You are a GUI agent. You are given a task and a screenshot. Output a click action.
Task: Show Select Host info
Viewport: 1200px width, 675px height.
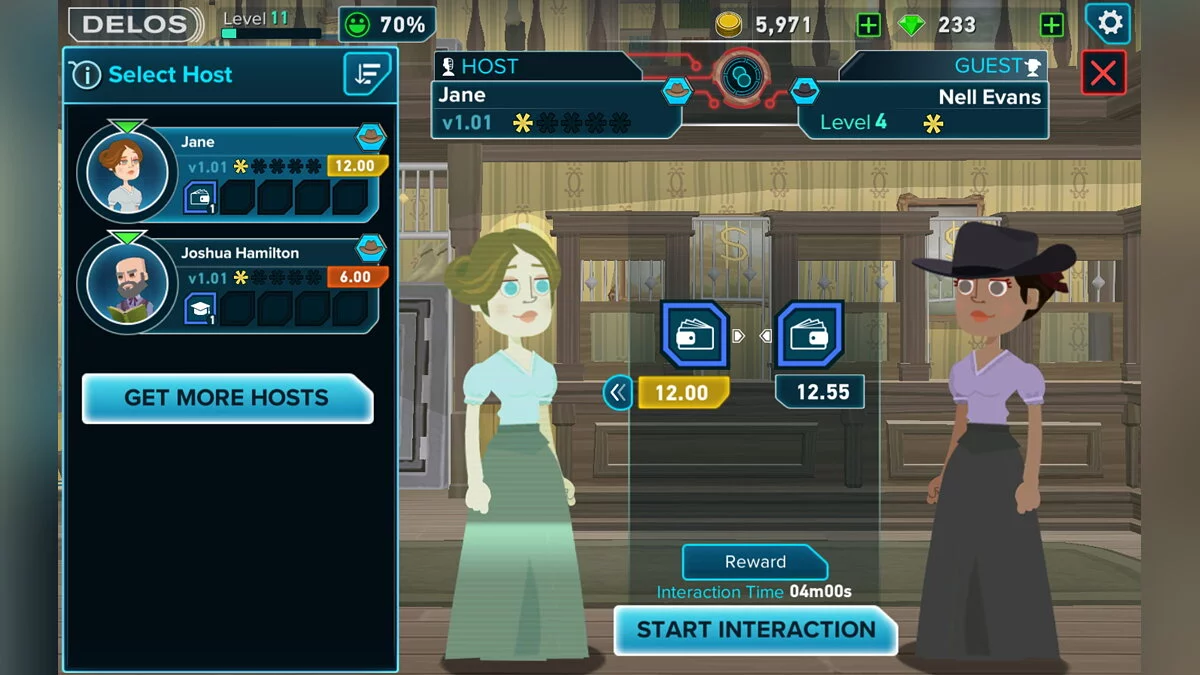click(86, 75)
